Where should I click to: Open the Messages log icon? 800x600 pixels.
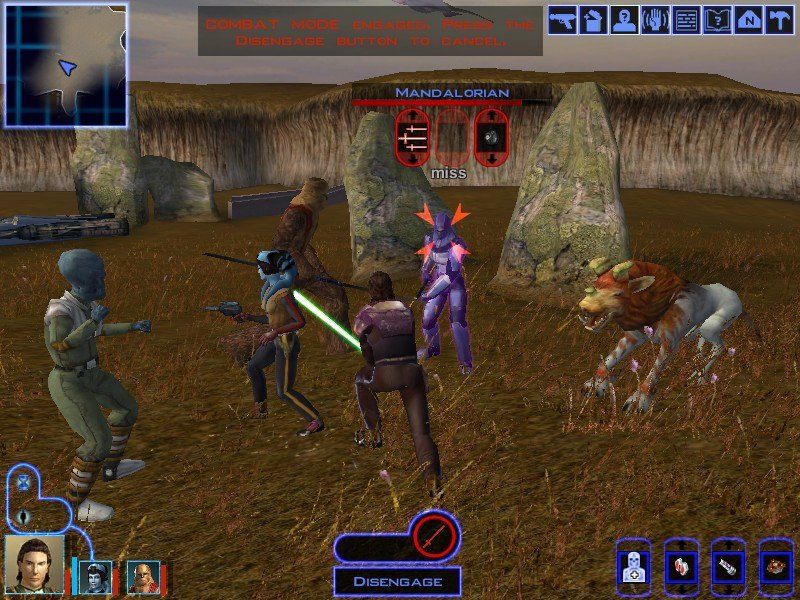[x=687, y=20]
